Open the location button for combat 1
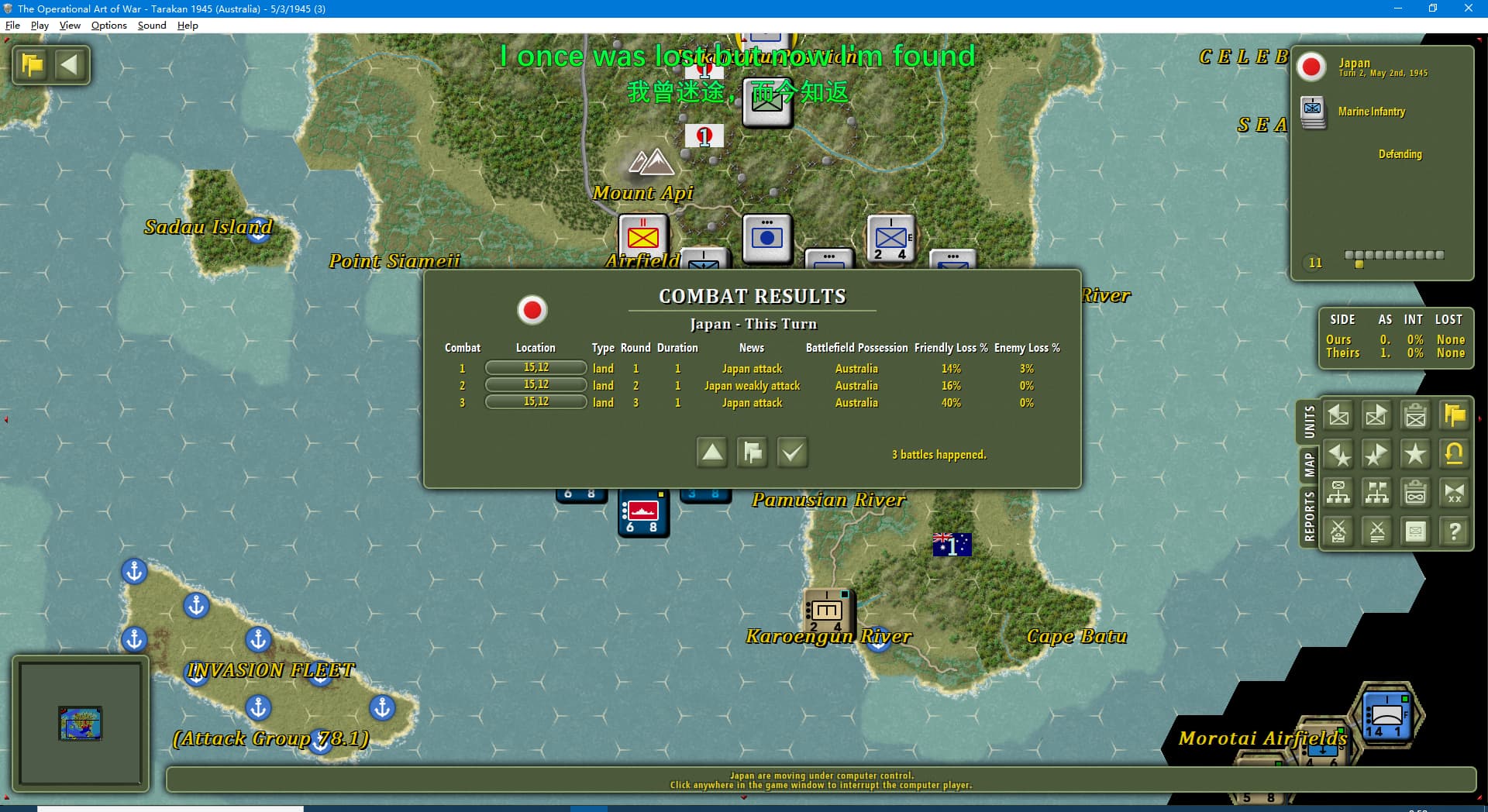 [536, 368]
